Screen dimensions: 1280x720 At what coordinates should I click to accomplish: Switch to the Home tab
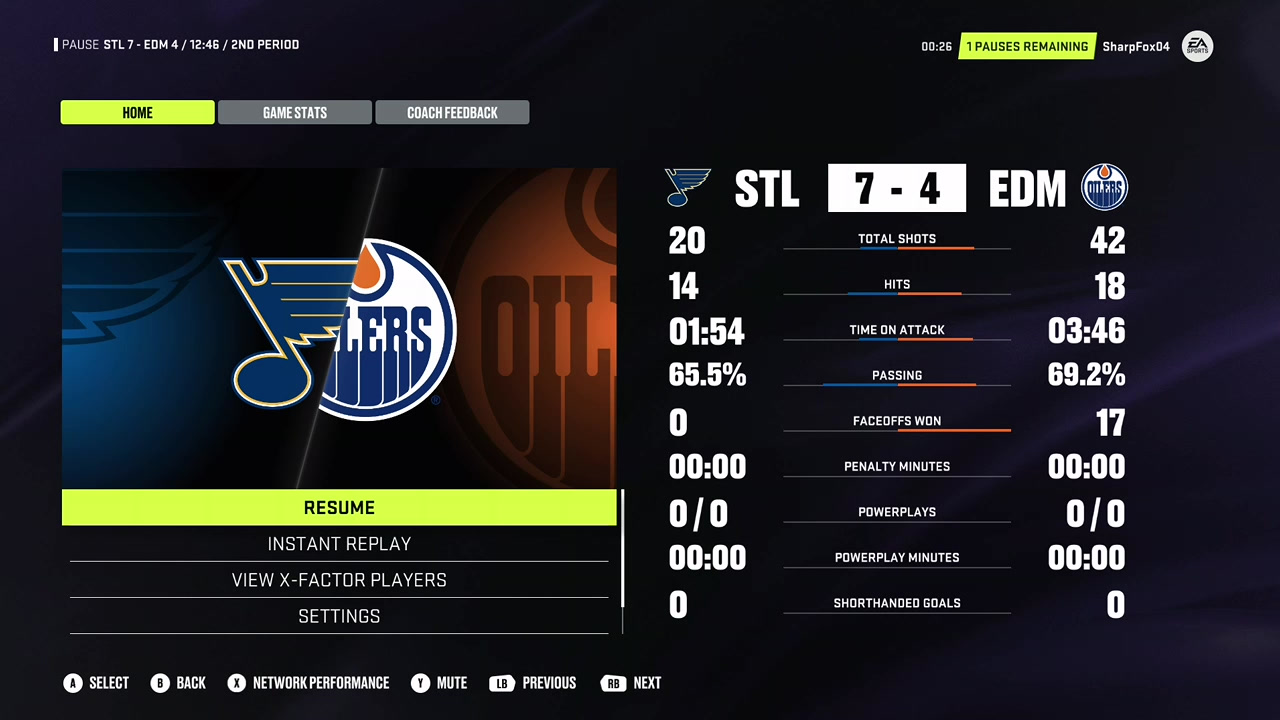click(x=138, y=113)
